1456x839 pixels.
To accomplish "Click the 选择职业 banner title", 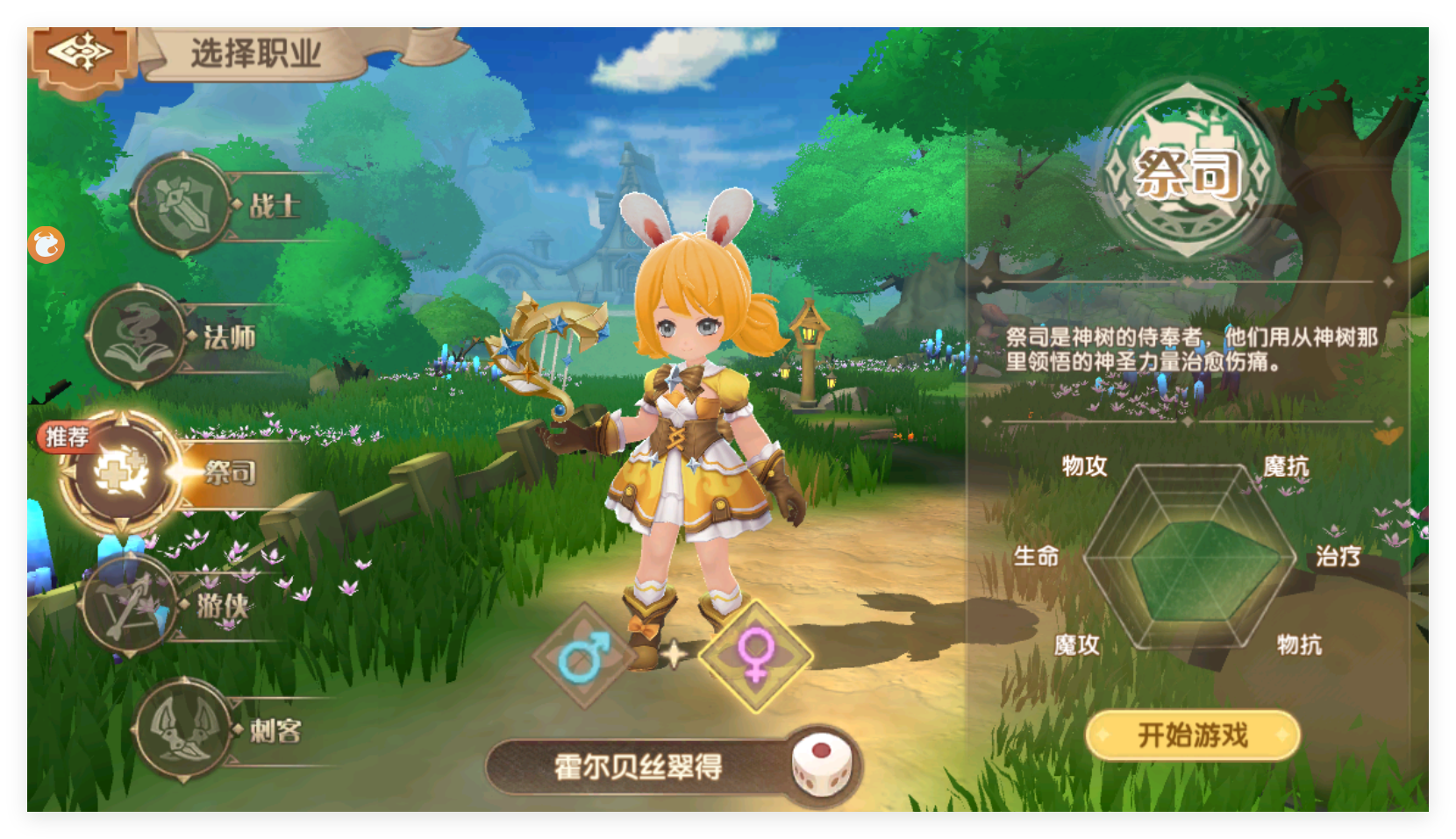I will 257,51.
